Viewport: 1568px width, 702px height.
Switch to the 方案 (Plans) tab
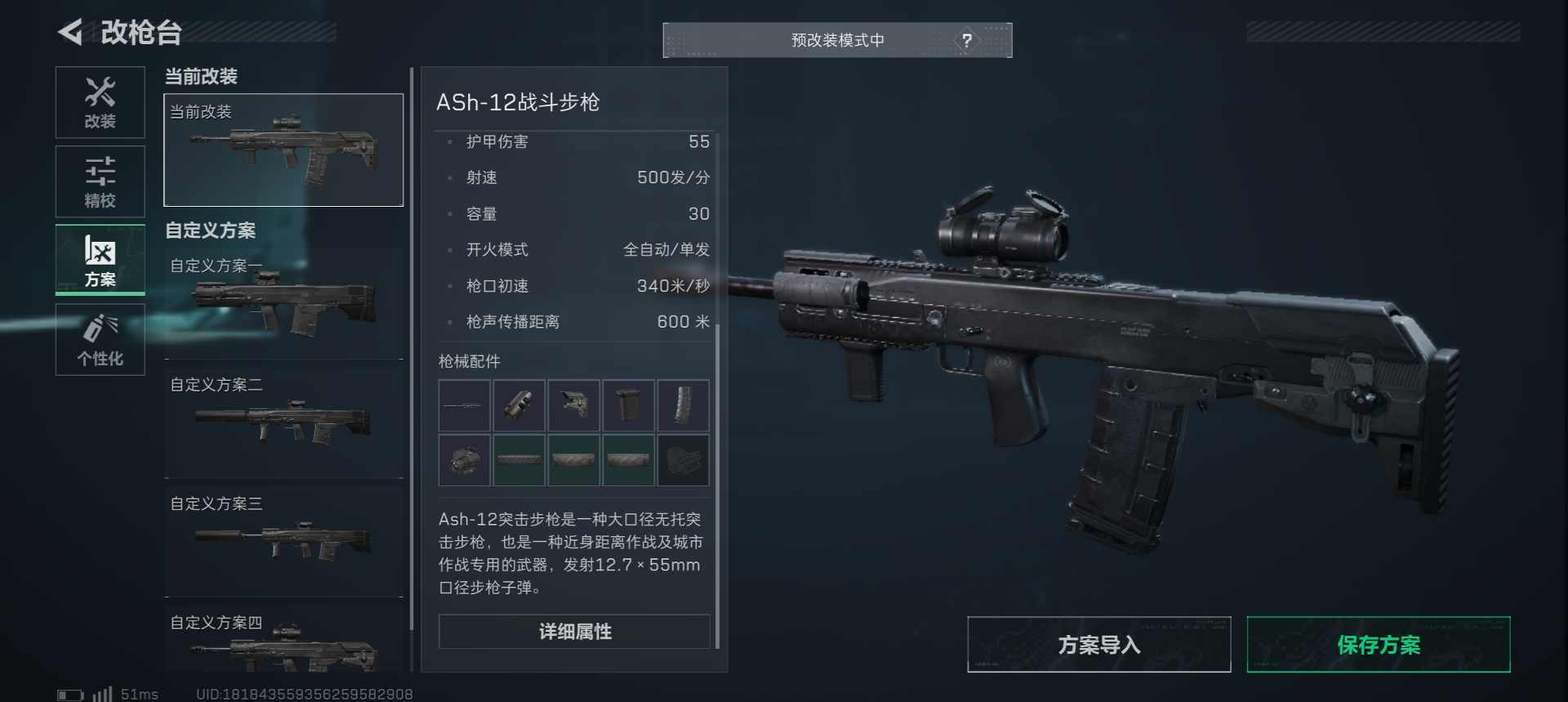pyautogui.click(x=100, y=260)
